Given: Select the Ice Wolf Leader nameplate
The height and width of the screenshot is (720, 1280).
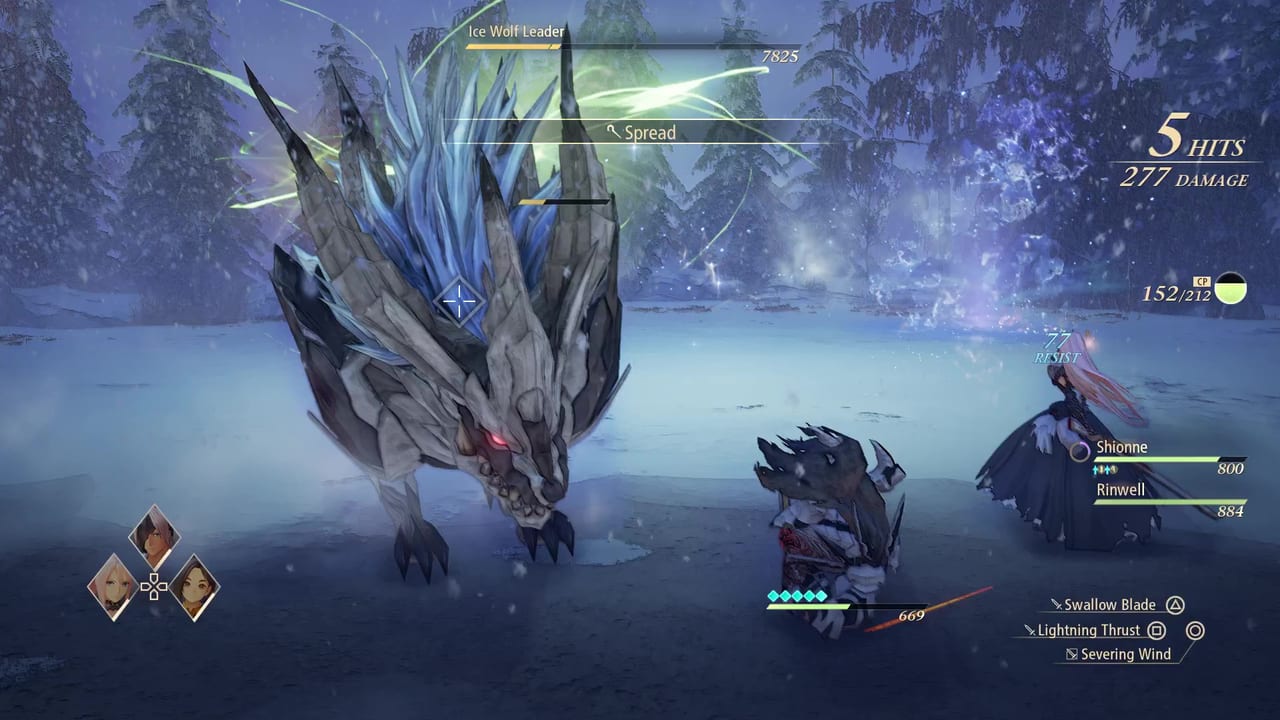Looking at the screenshot, I should (516, 31).
